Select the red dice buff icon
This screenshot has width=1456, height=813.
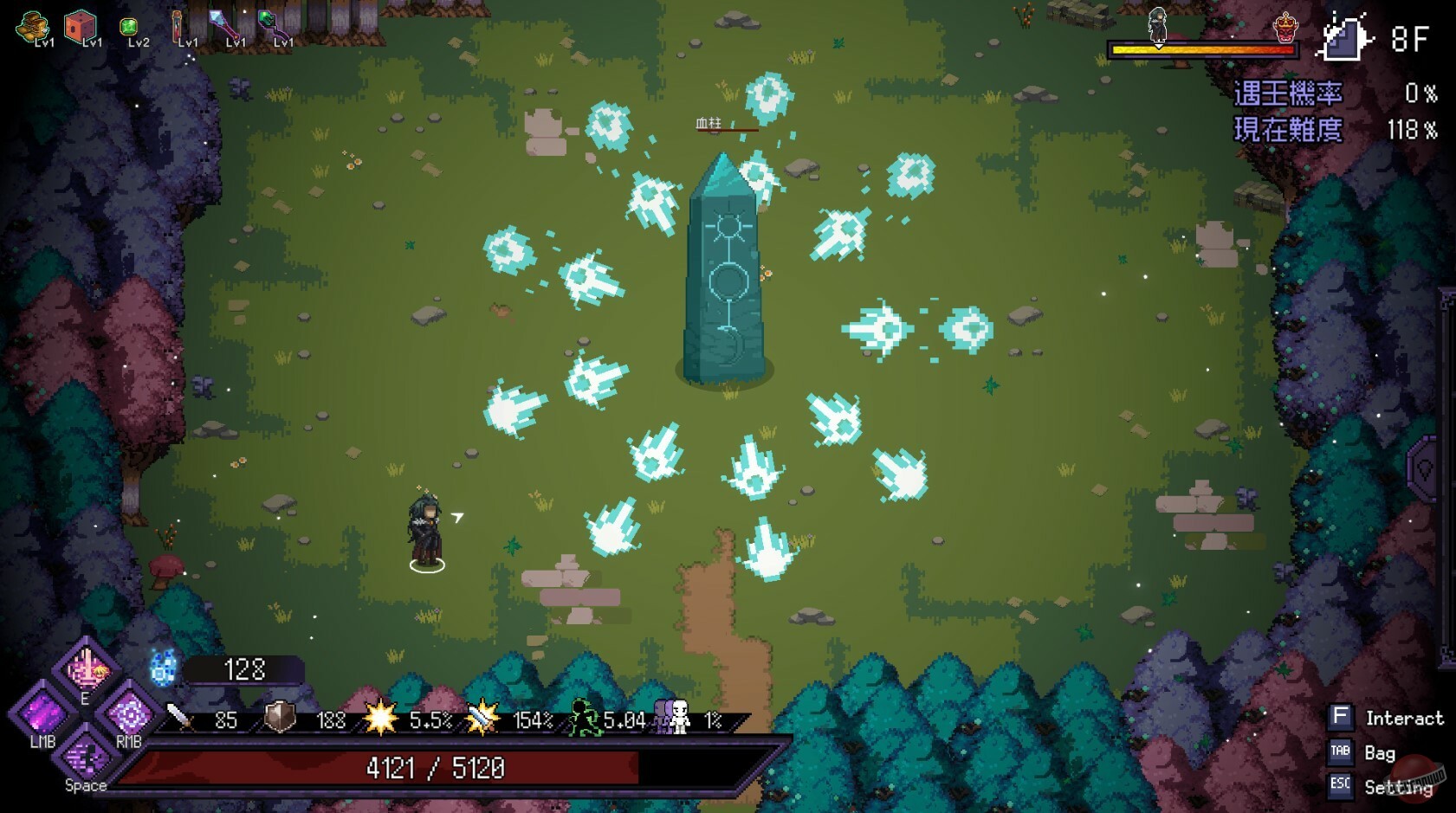(x=81, y=24)
